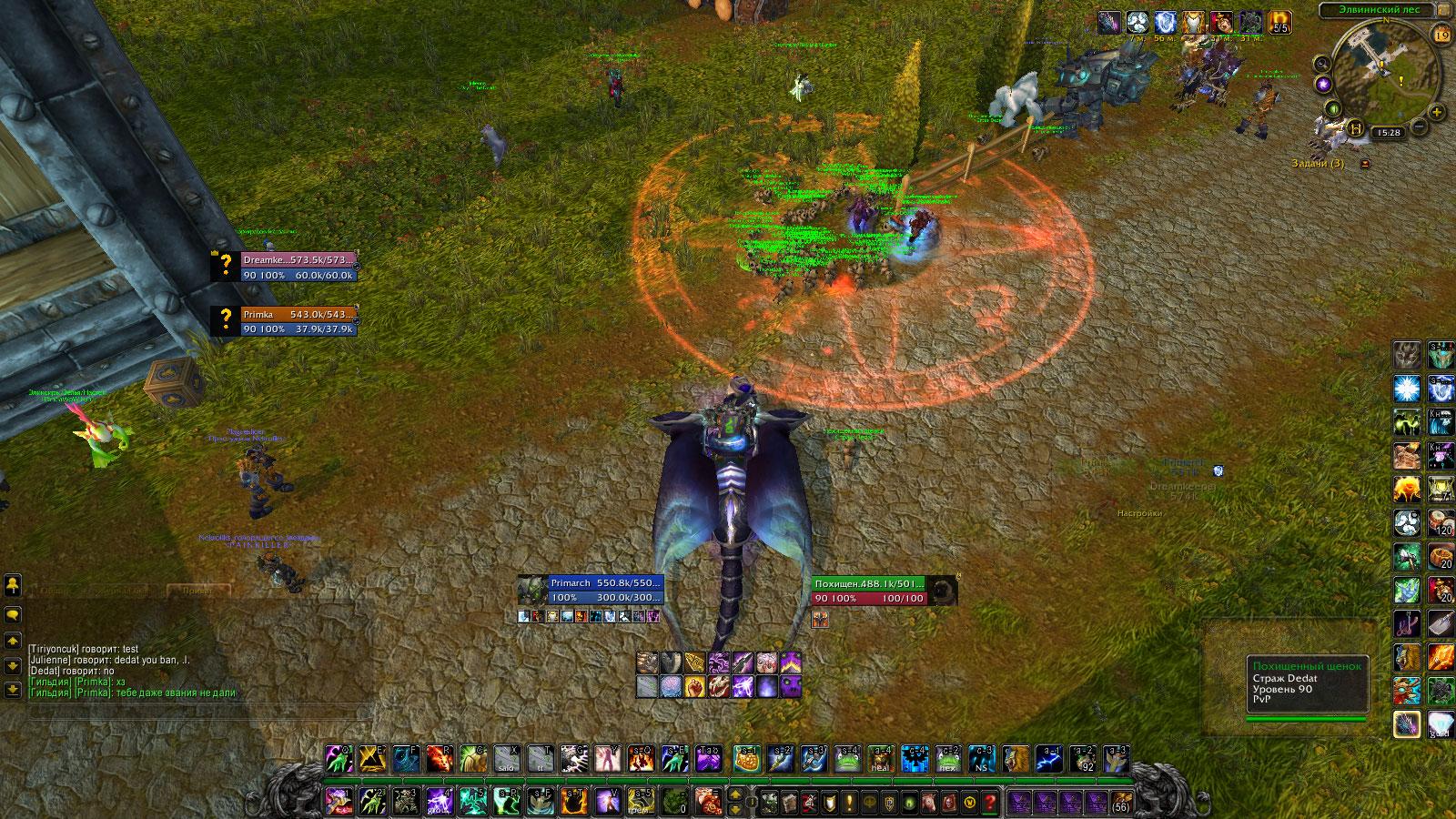
Task: Select Dreamkeeper party member frame
Action: 298,268
